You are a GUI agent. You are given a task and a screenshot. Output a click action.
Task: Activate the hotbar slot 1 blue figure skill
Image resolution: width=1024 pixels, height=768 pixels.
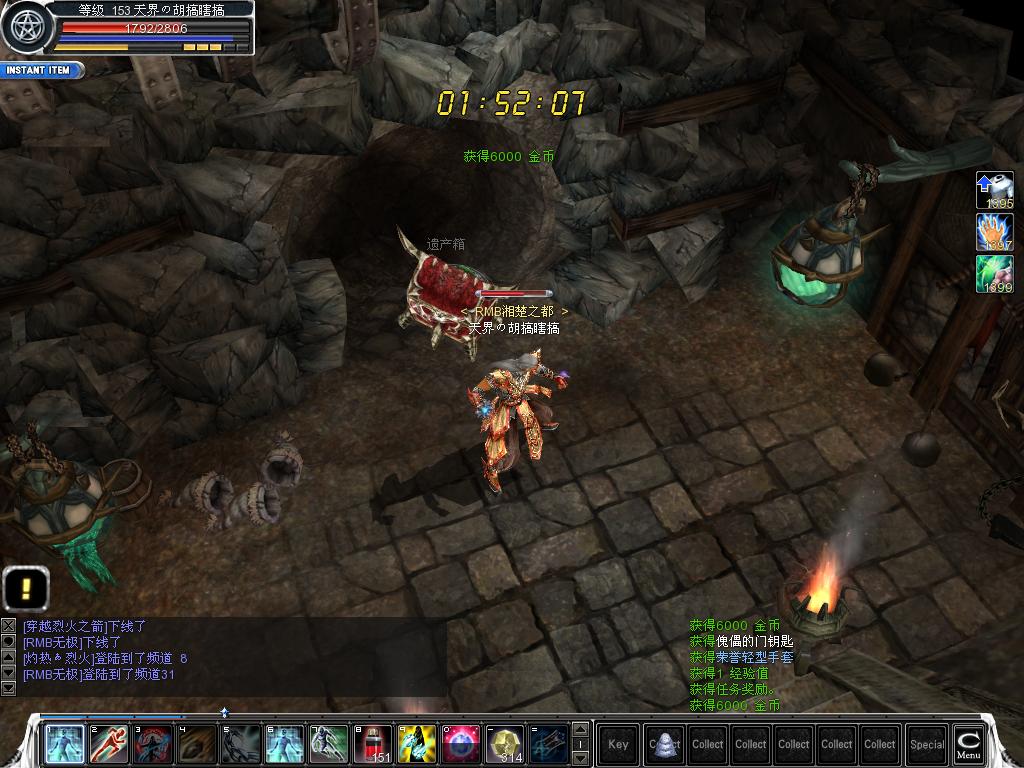point(65,744)
